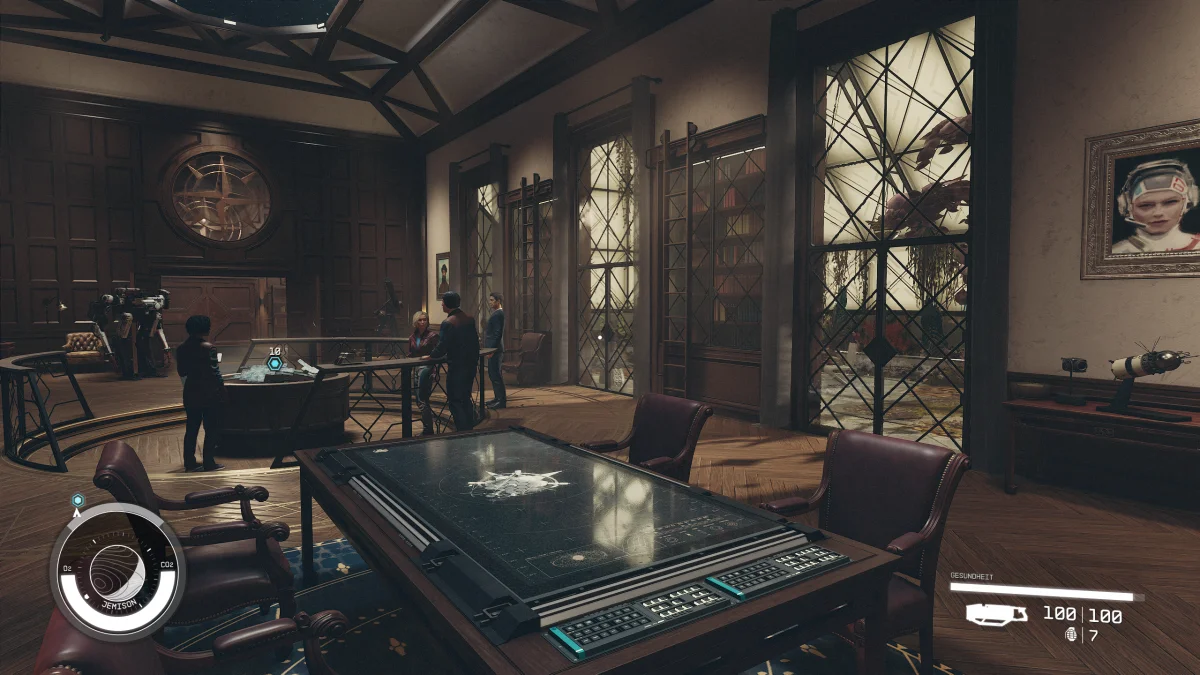Click the equipped weapon icon

point(996,614)
